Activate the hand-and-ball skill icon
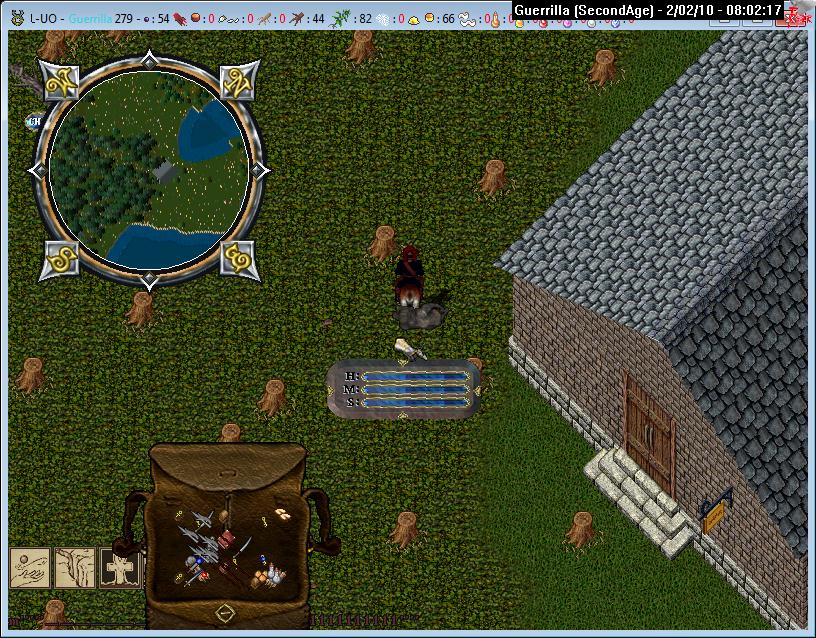The image size is (816, 638). point(30,567)
